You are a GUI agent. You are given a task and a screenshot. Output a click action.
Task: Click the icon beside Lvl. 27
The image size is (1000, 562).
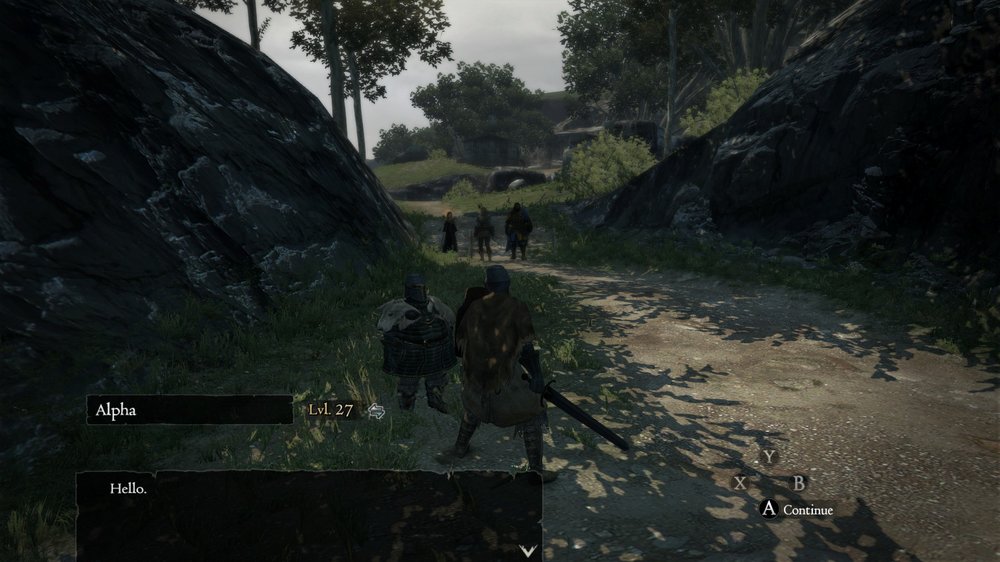click(376, 410)
